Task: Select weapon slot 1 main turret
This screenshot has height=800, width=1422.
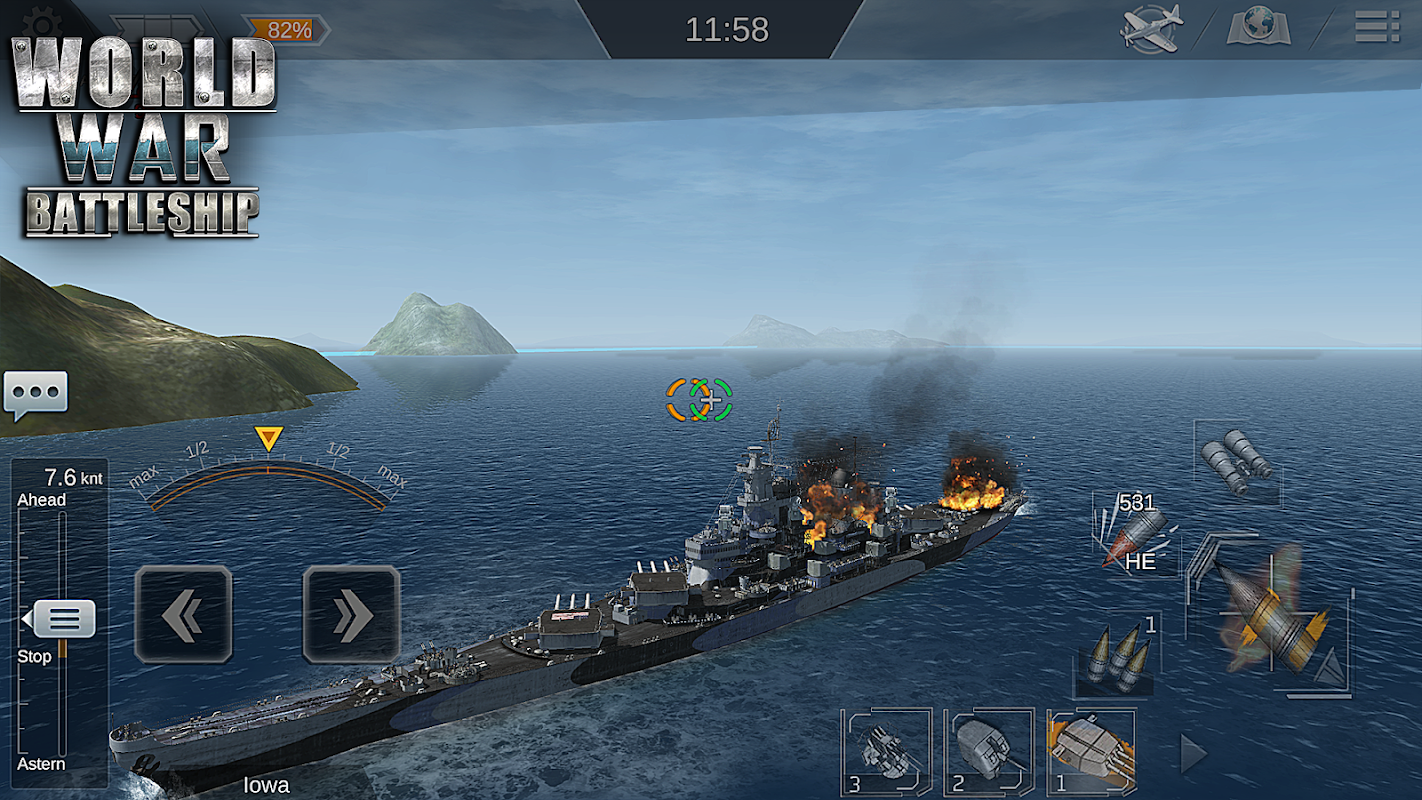Action: [1091, 752]
